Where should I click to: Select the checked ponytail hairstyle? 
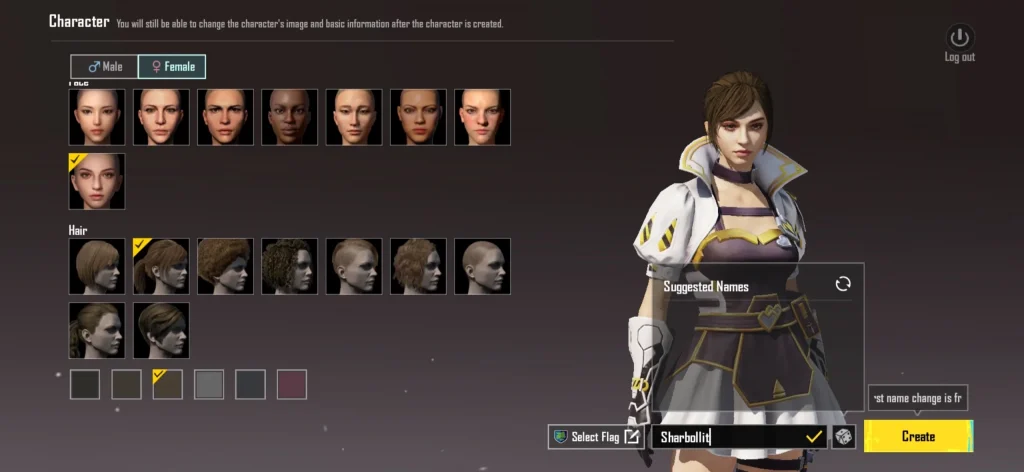point(161,266)
